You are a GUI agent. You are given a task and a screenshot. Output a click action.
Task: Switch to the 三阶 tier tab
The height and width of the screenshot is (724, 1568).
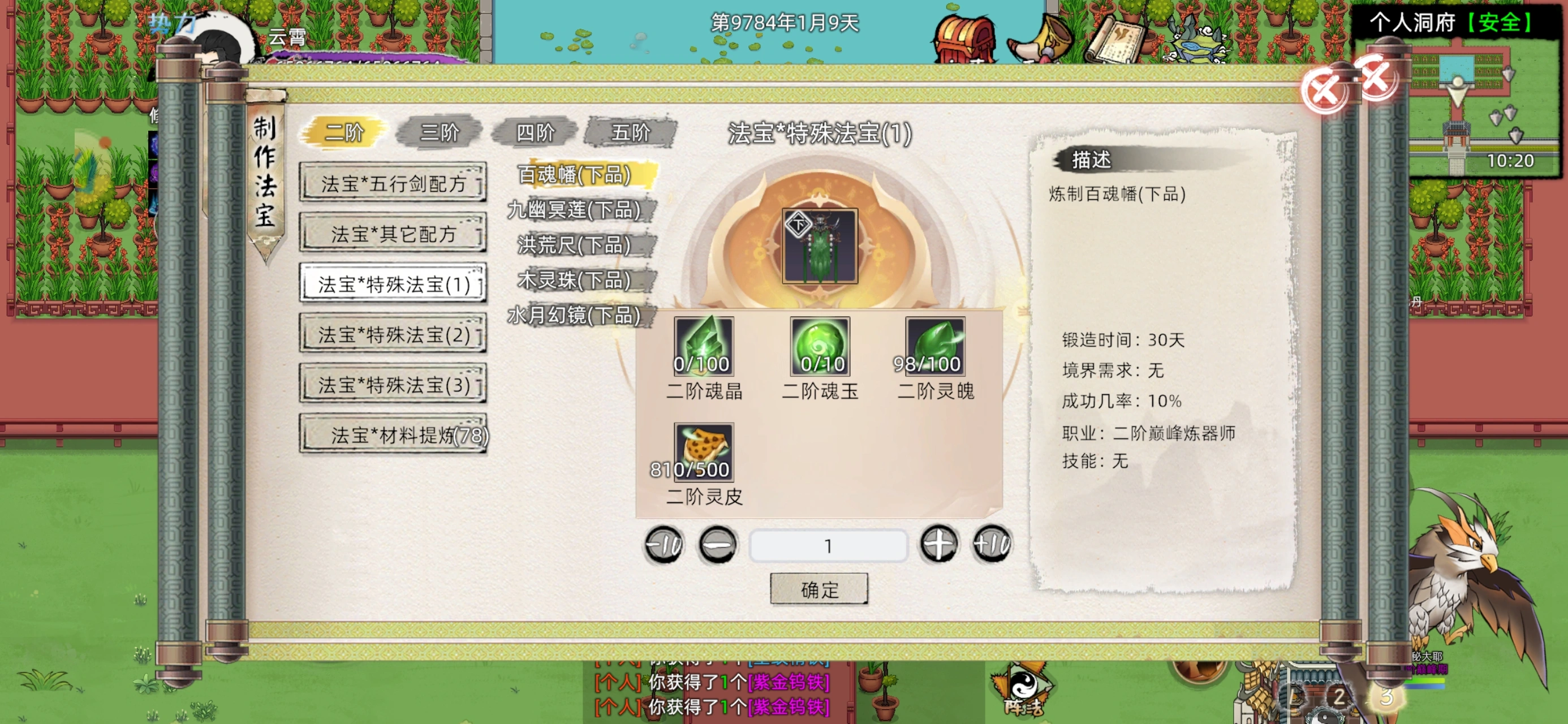tap(439, 132)
